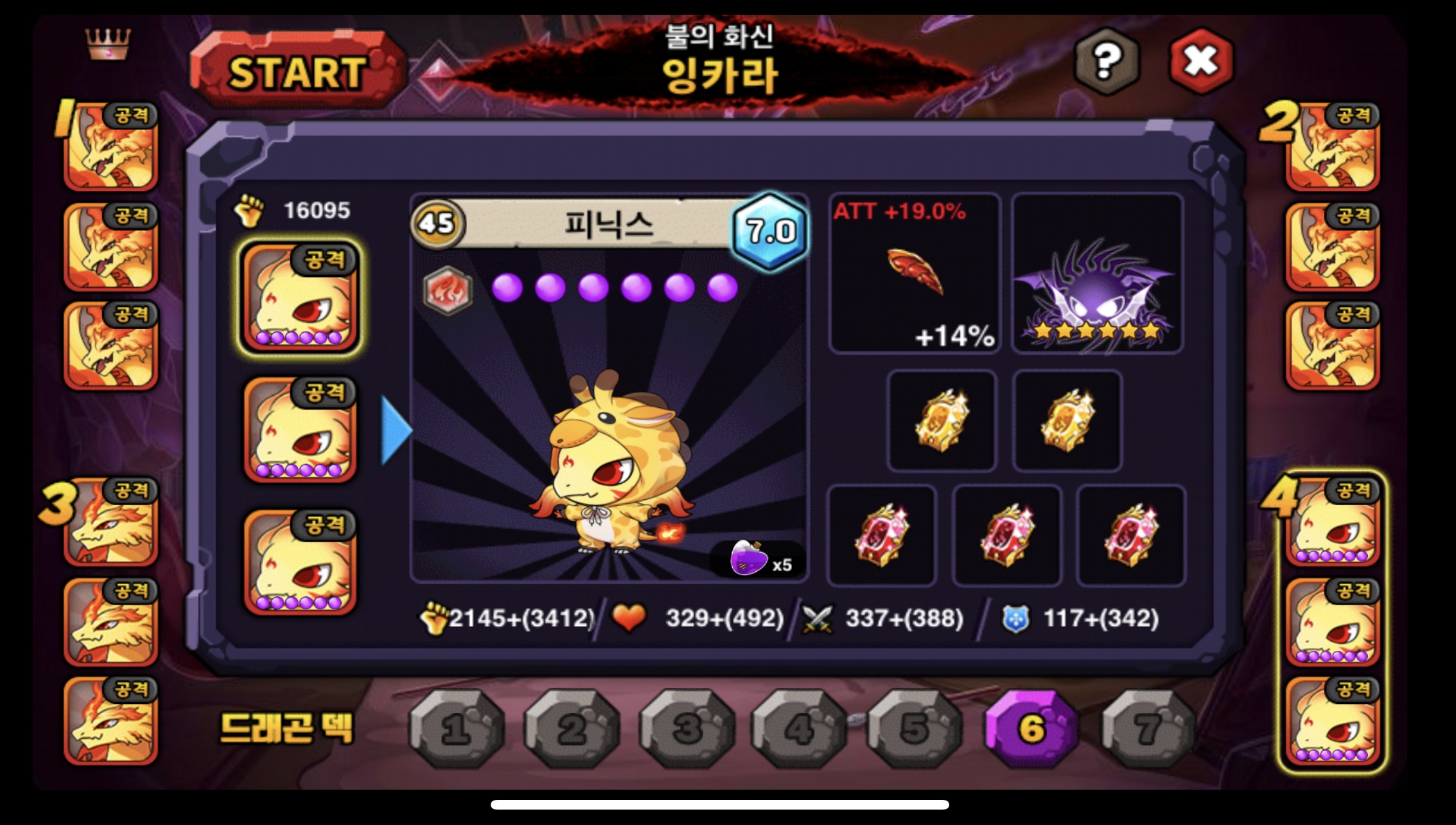
Task: Switch to dragon deck 3
Action: point(687,729)
